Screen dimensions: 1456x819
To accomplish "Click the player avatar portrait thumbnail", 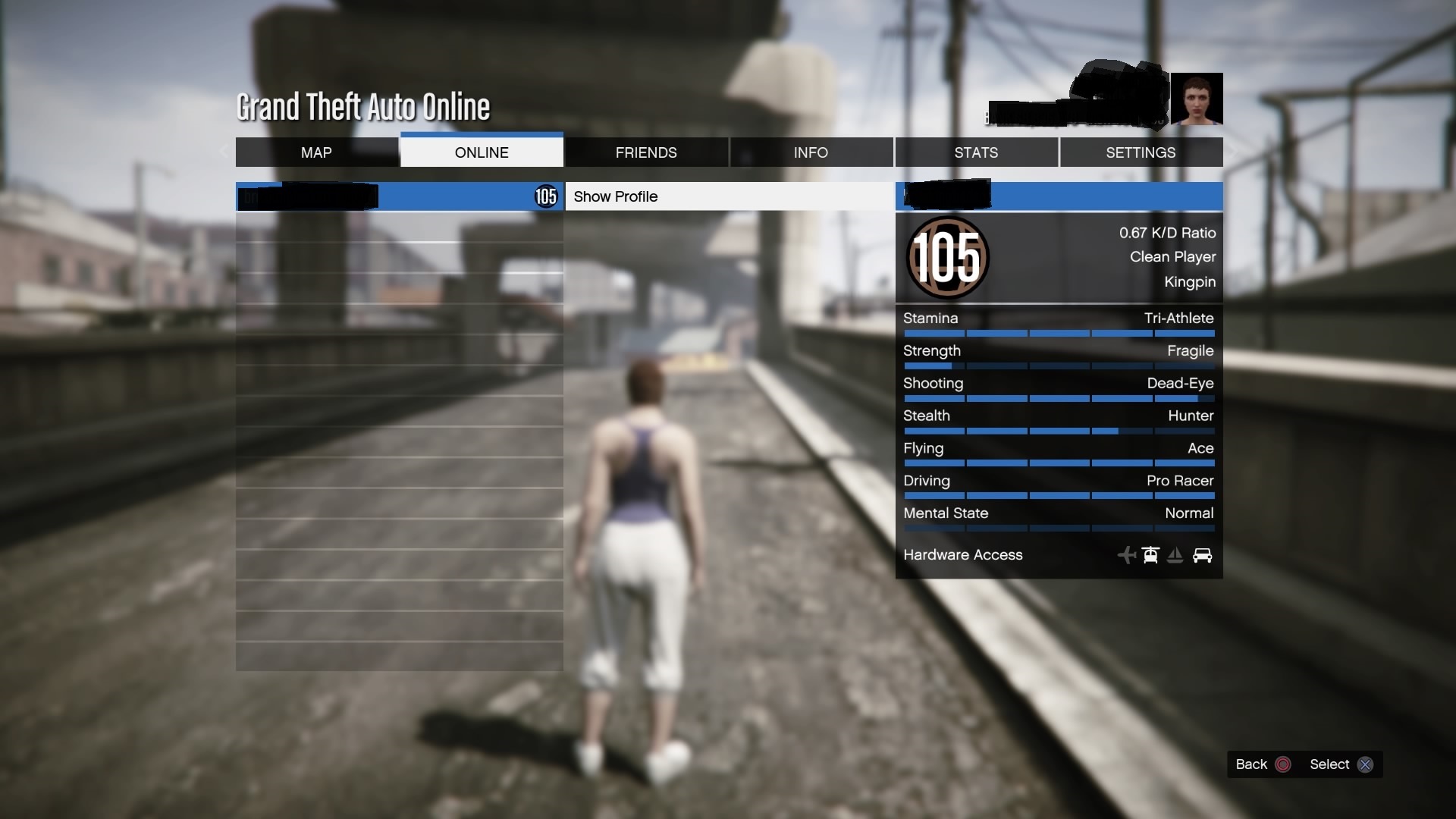I will click(1198, 99).
